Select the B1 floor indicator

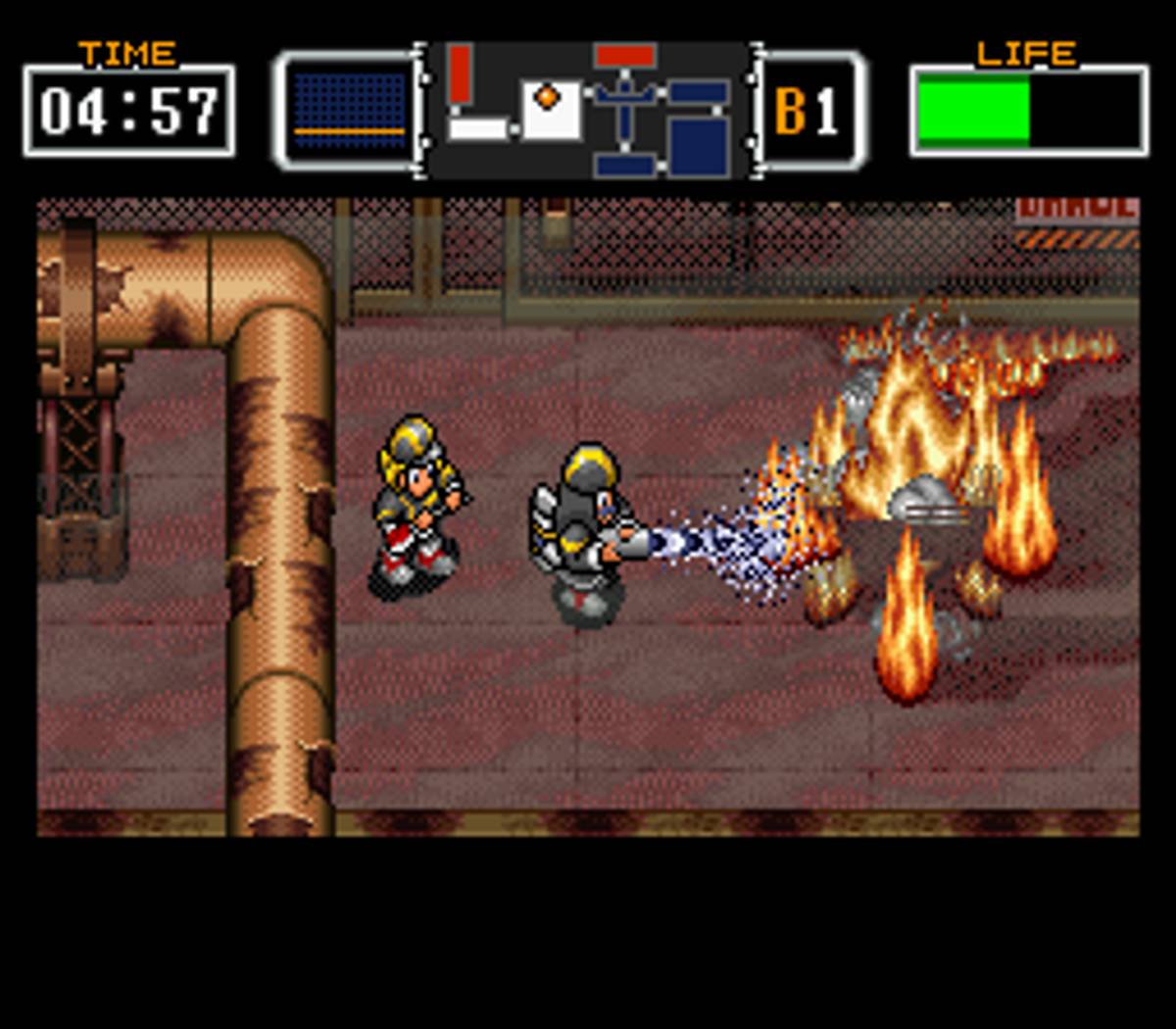click(807, 111)
